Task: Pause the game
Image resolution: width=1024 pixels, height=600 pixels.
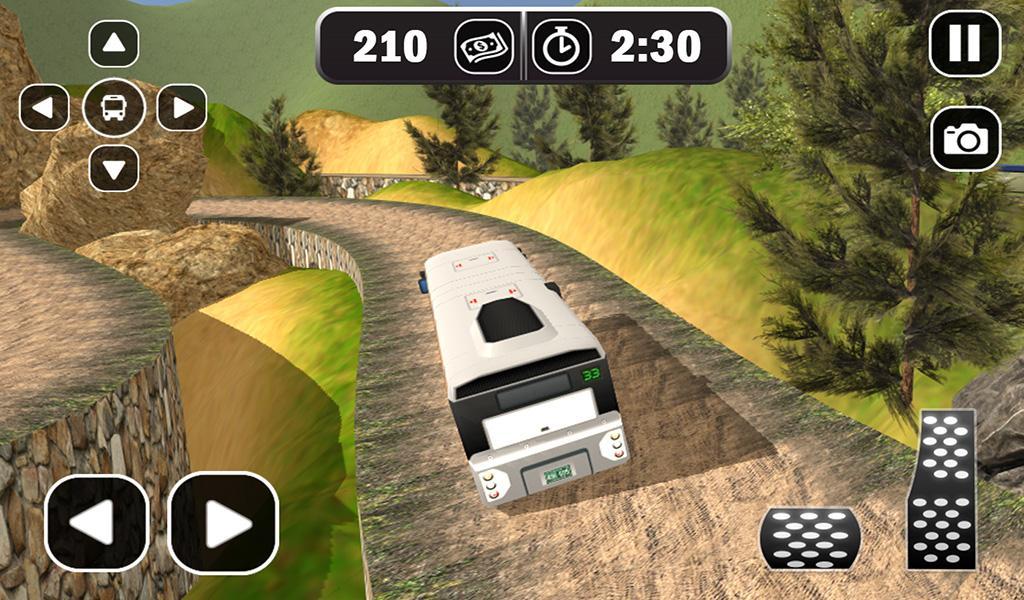Action: coord(964,44)
